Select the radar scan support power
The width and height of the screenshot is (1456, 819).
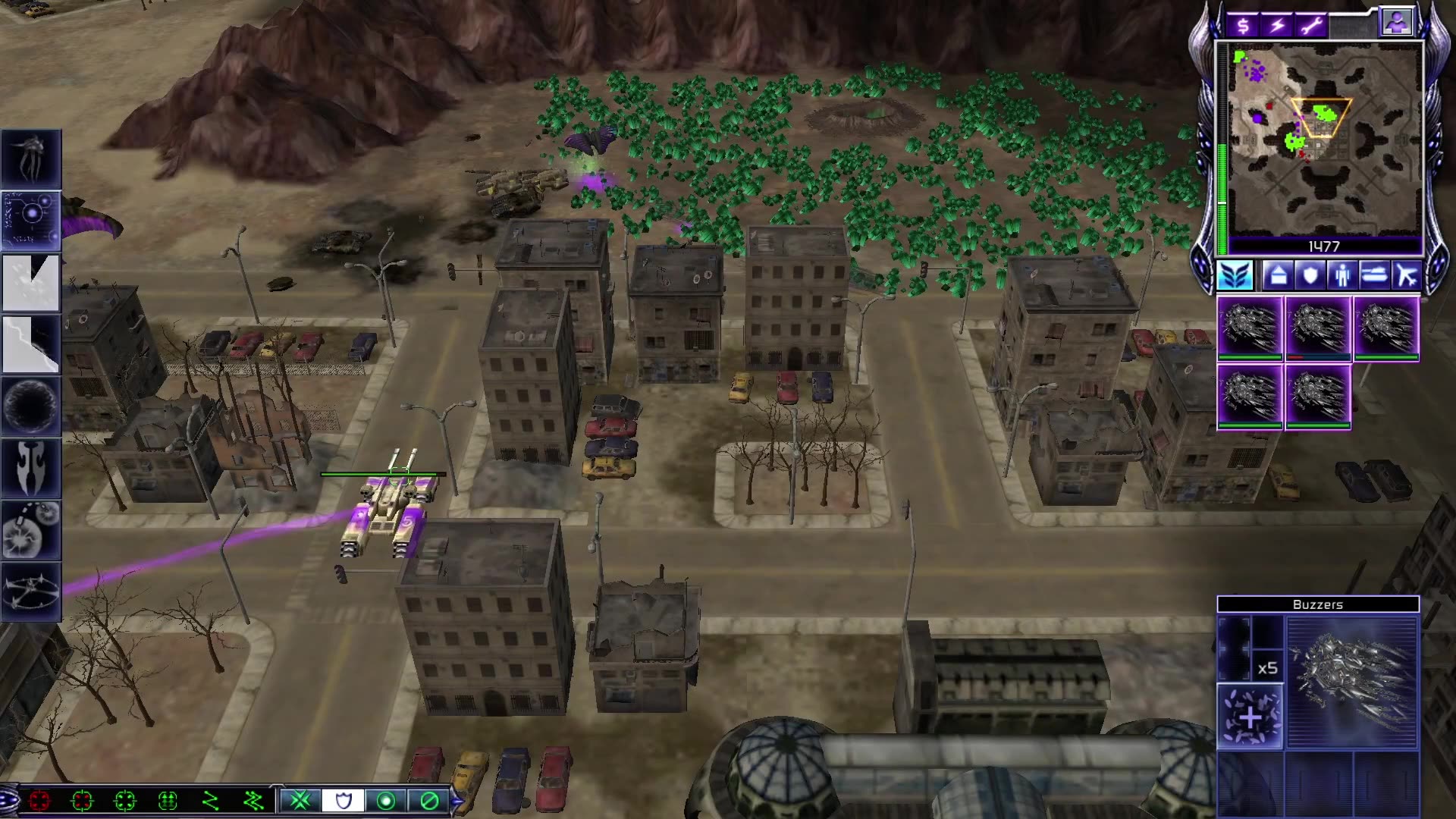pyautogui.click(x=30, y=220)
